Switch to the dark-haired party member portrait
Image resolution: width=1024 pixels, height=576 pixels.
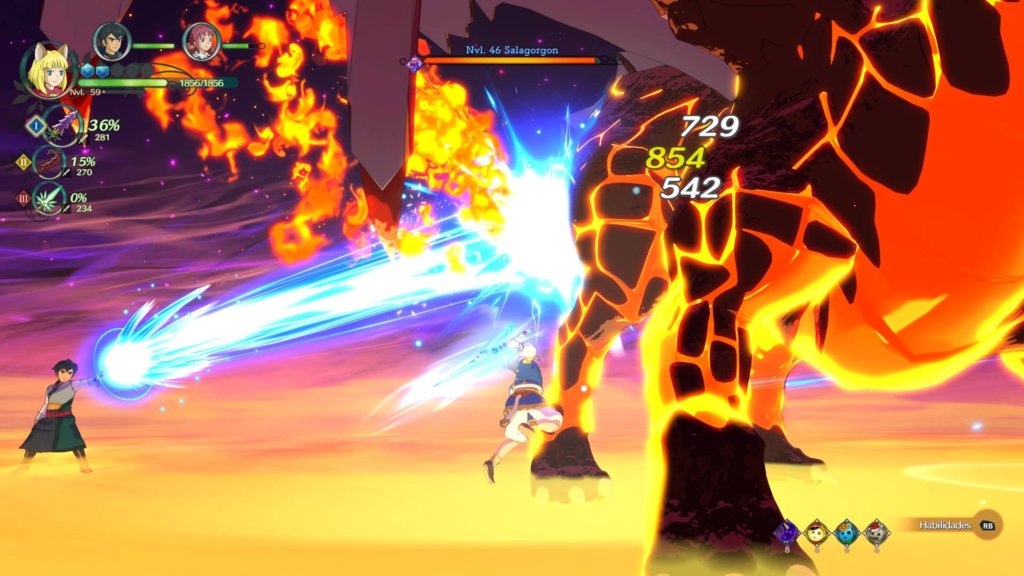pyautogui.click(x=111, y=41)
